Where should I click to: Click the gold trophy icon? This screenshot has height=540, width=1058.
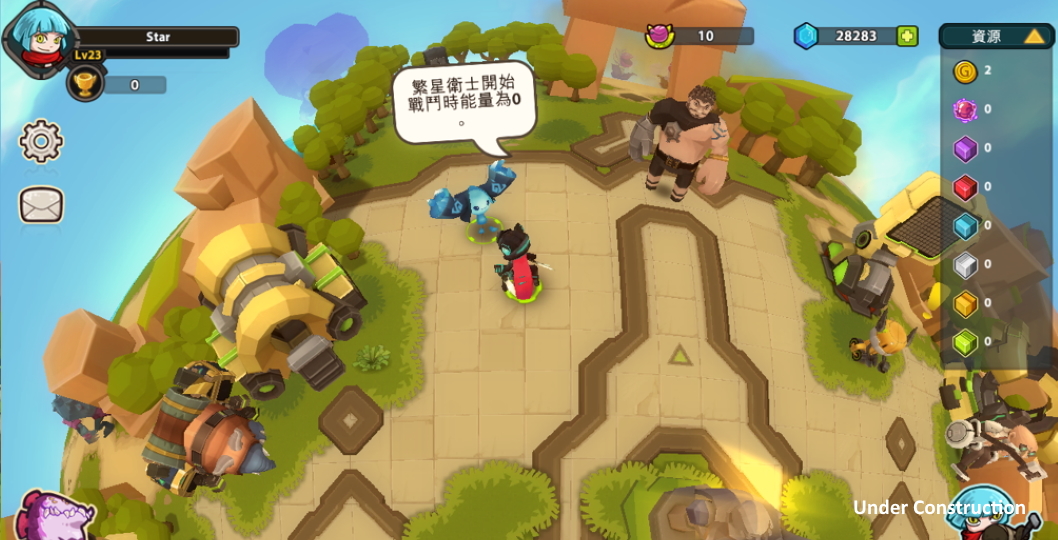click(86, 84)
